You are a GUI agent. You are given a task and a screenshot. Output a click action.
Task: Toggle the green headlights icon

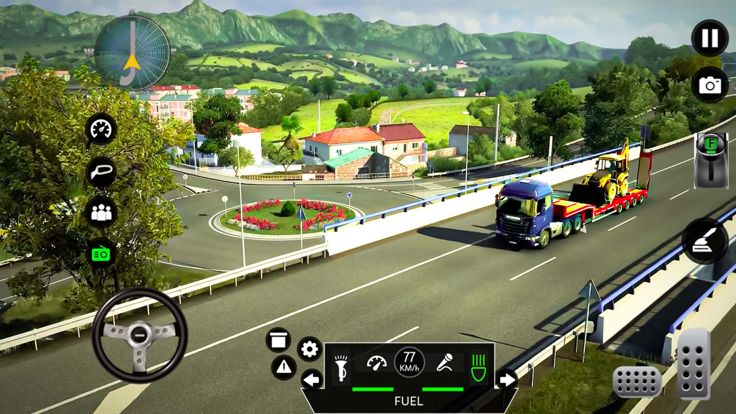[x=479, y=362]
